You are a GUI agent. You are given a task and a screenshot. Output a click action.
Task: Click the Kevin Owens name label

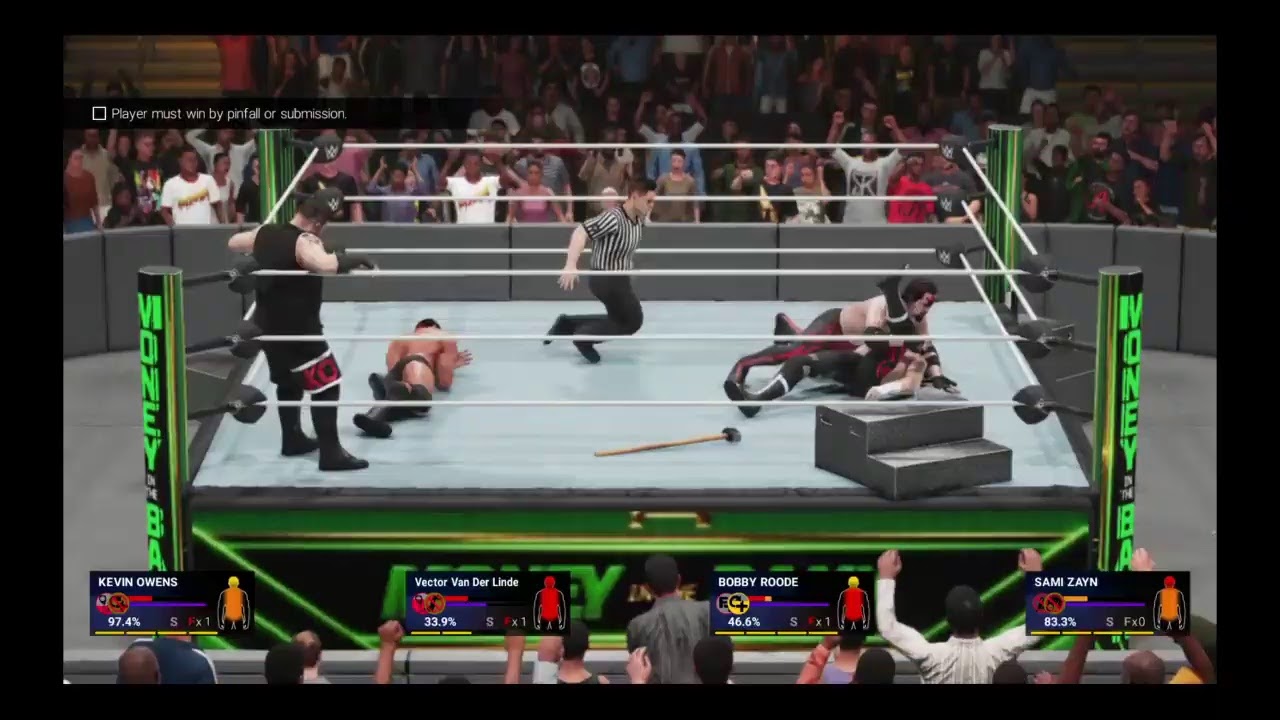tap(138, 582)
